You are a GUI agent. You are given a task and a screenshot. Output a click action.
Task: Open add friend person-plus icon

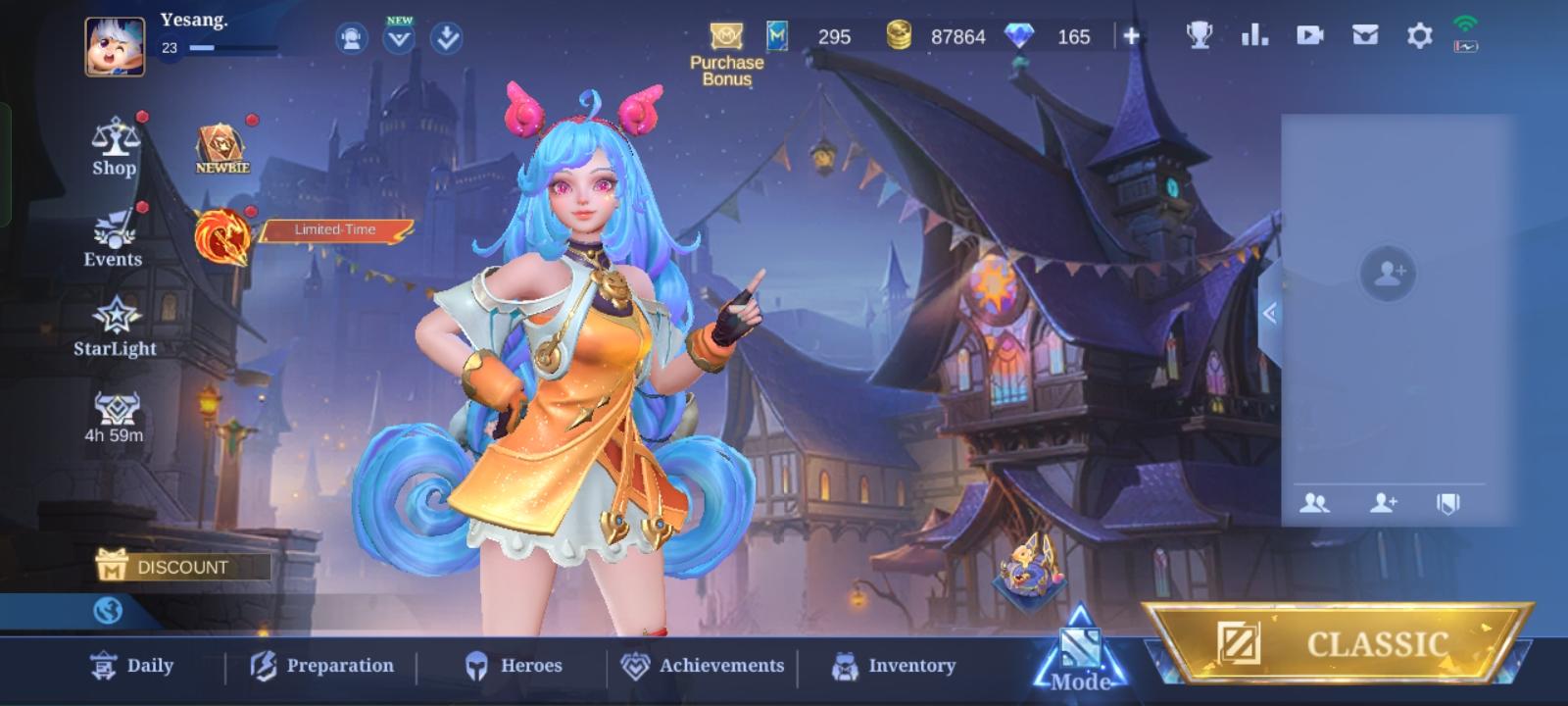[1382, 503]
